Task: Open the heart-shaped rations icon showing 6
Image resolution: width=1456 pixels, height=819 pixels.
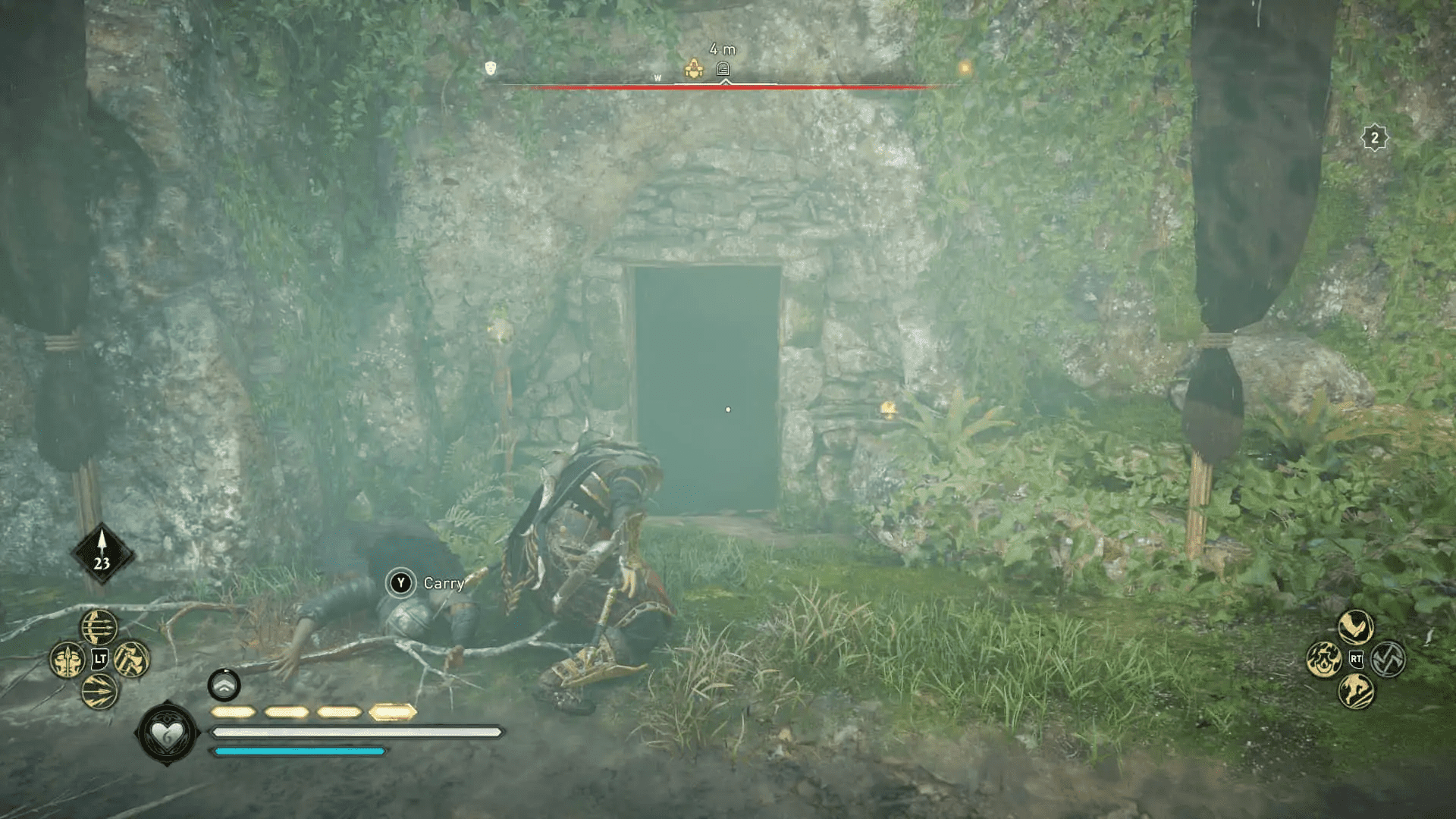Action: [168, 733]
